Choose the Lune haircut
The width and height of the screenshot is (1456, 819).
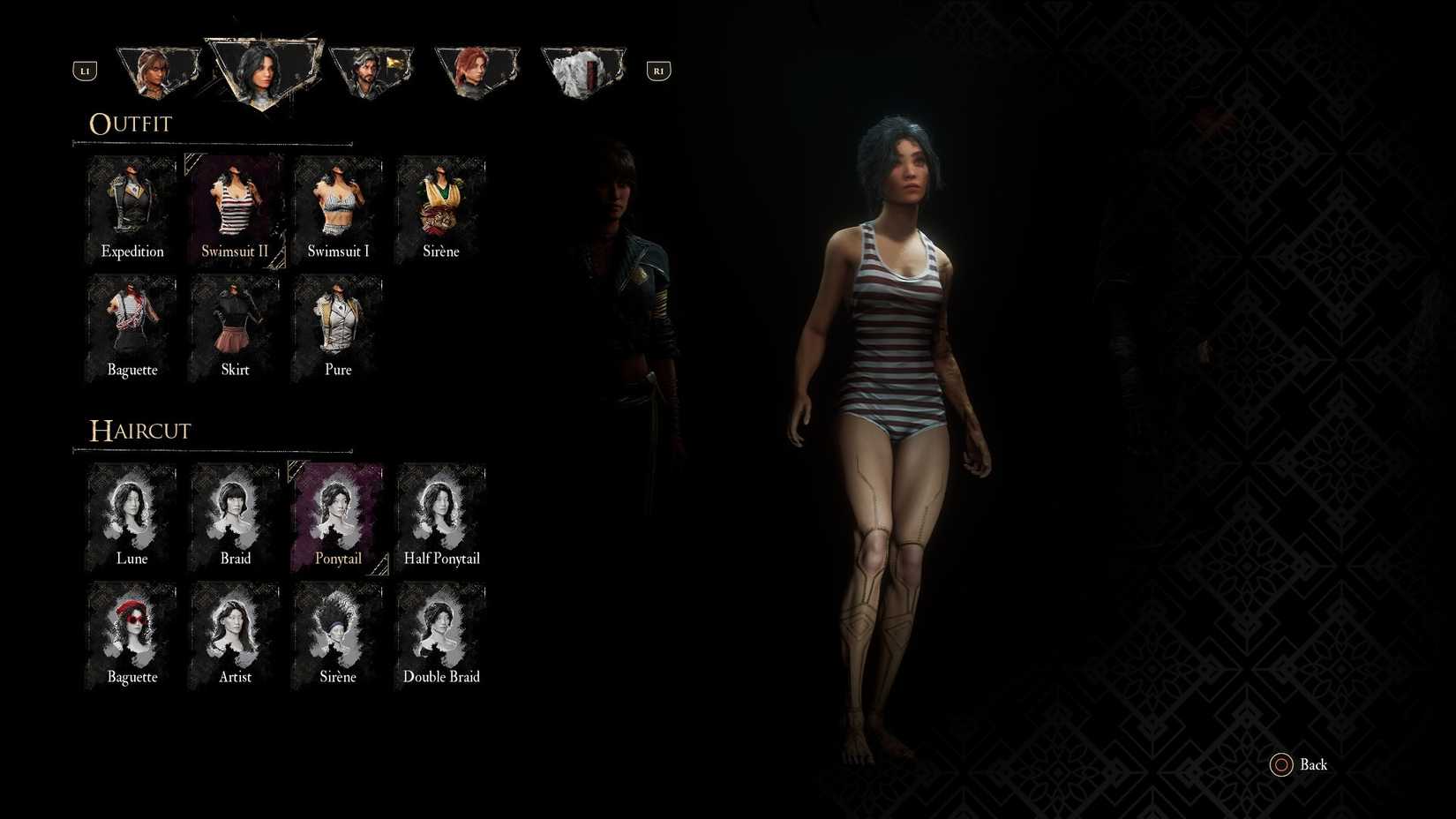point(131,515)
